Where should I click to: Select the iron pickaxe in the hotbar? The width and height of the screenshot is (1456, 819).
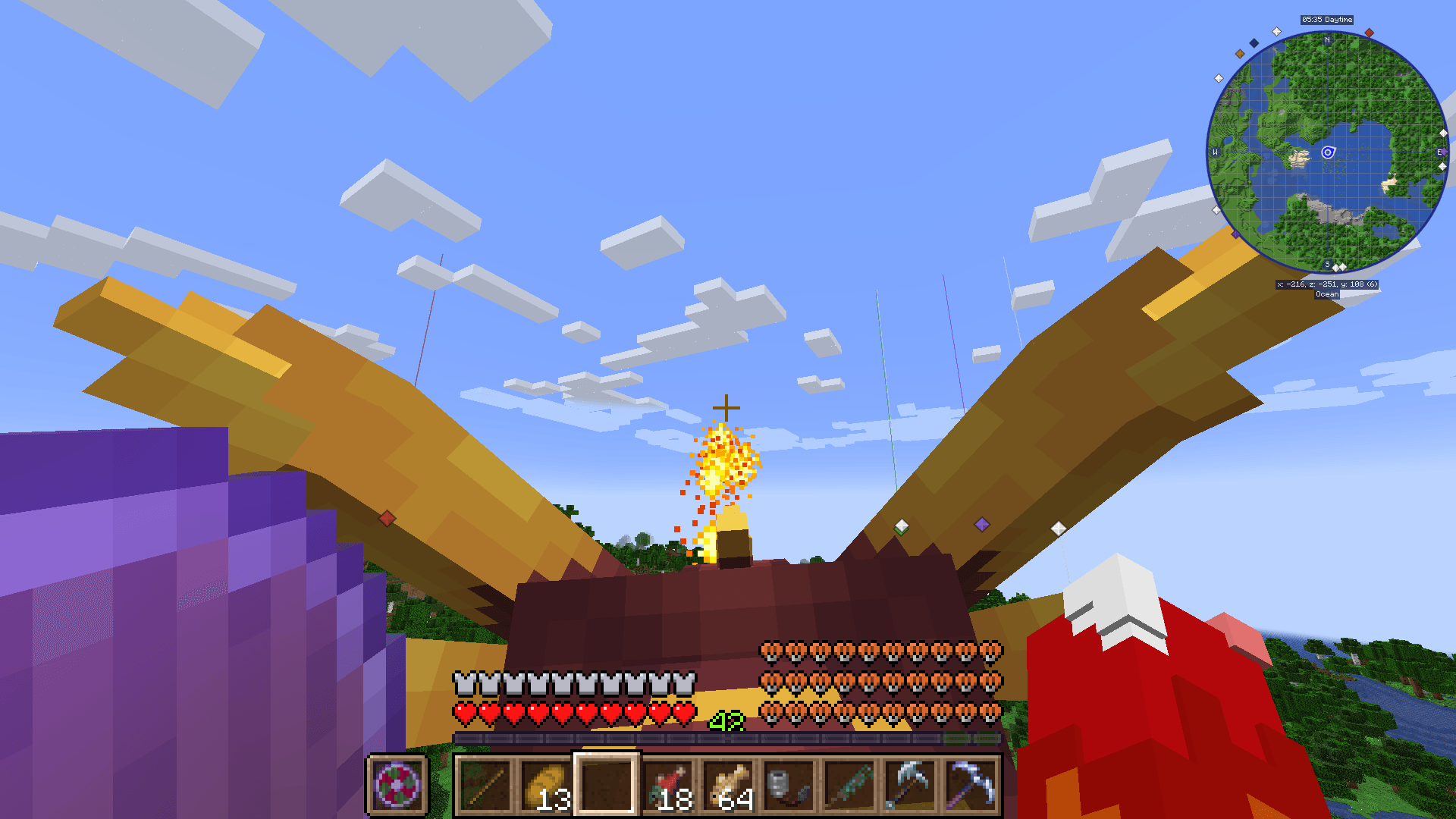[912, 785]
